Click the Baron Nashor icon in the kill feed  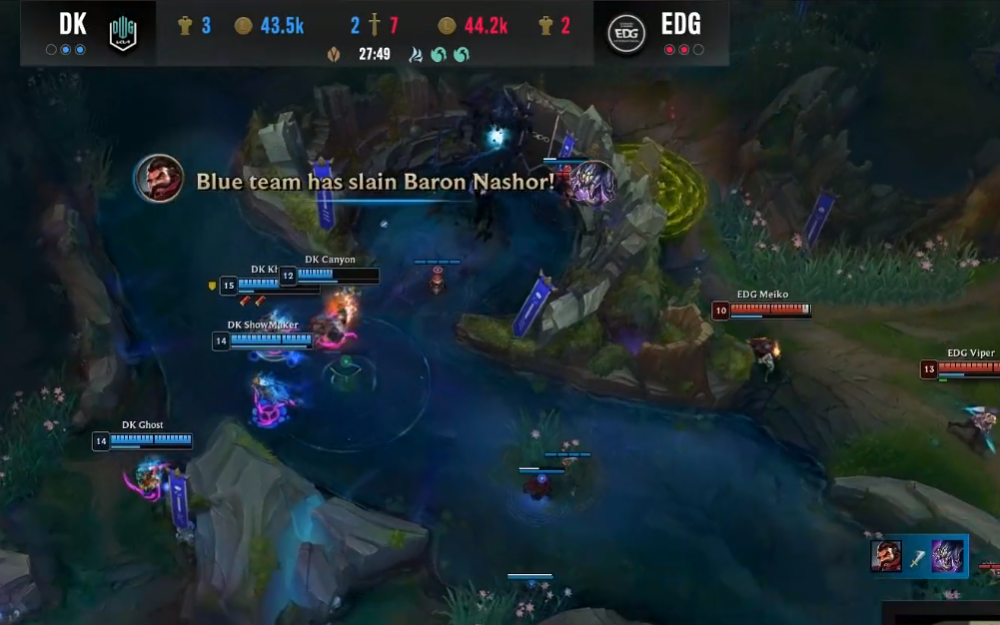coord(947,556)
